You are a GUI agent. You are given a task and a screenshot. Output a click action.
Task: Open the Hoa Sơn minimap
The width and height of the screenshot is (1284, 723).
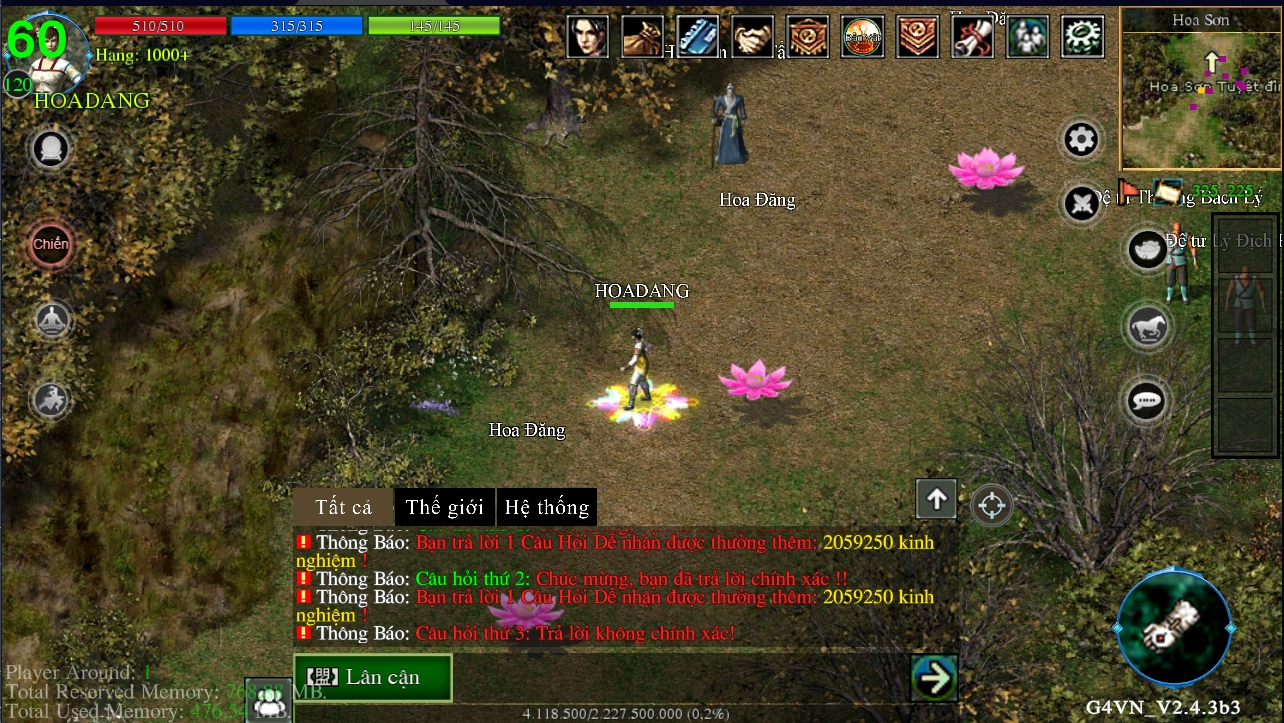(1201, 90)
